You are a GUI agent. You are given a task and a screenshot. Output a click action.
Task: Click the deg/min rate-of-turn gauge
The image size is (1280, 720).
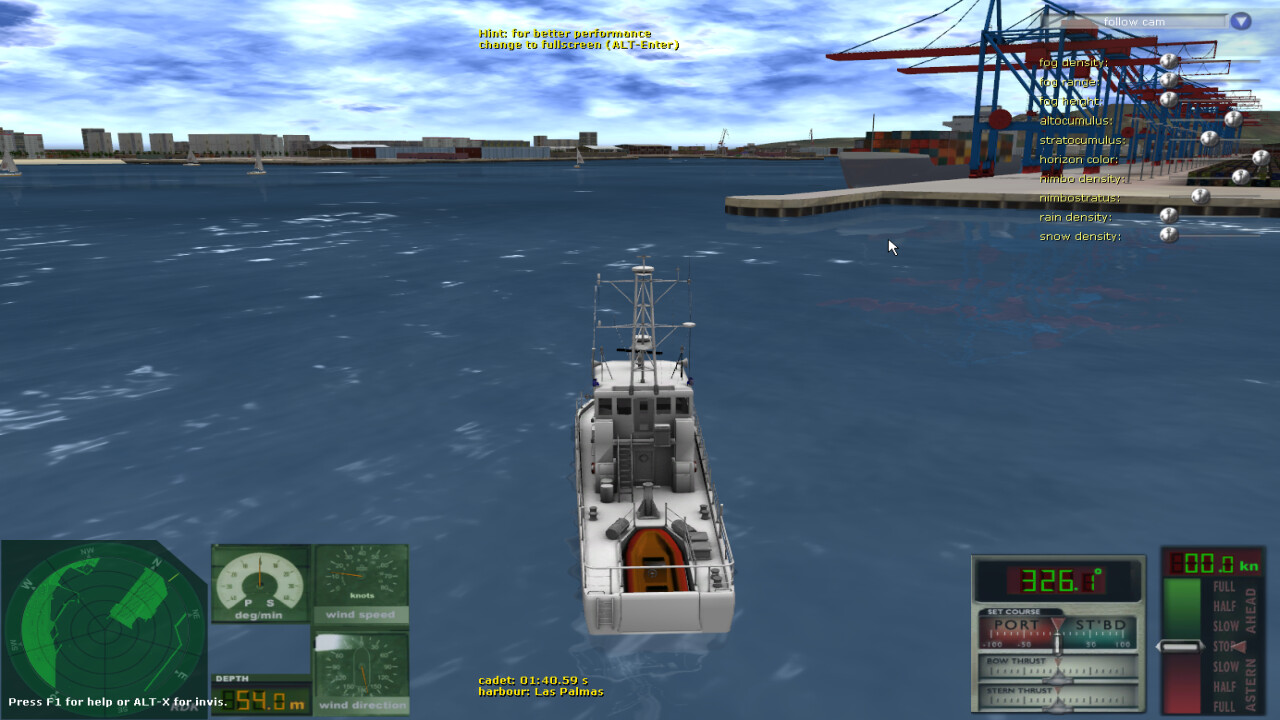coord(259,585)
